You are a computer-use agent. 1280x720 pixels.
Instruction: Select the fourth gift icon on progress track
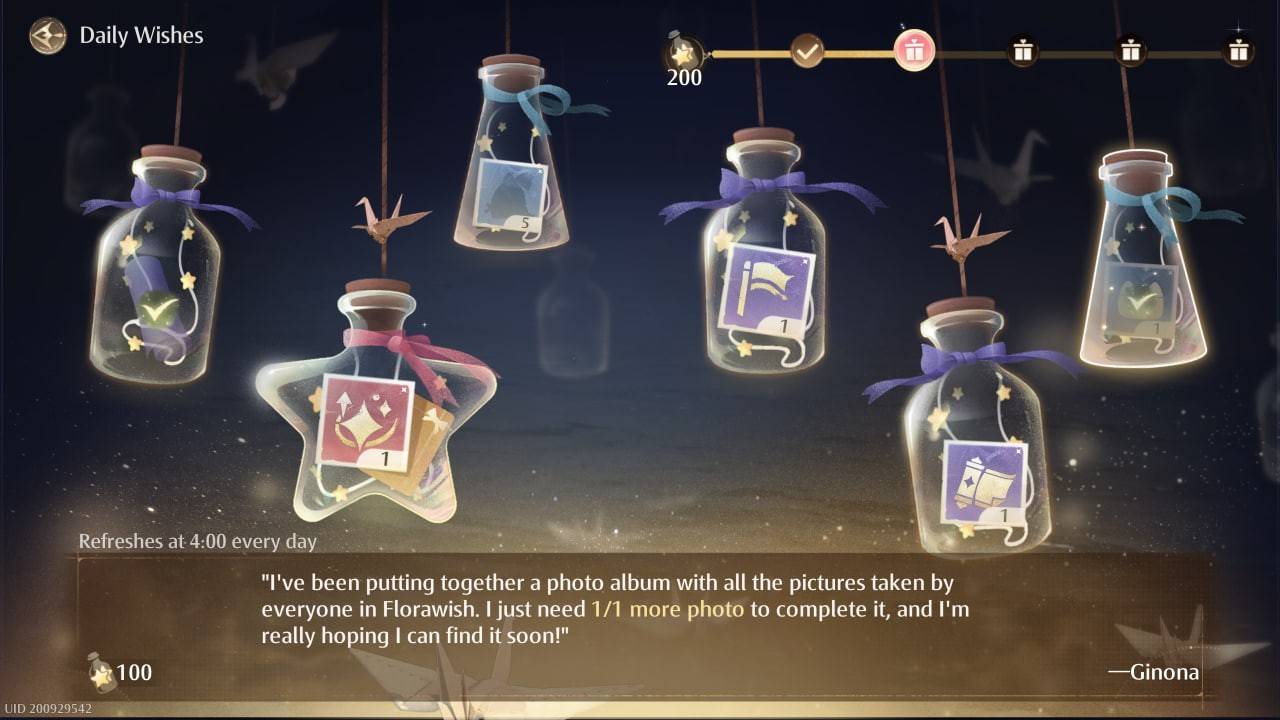coord(1022,50)
